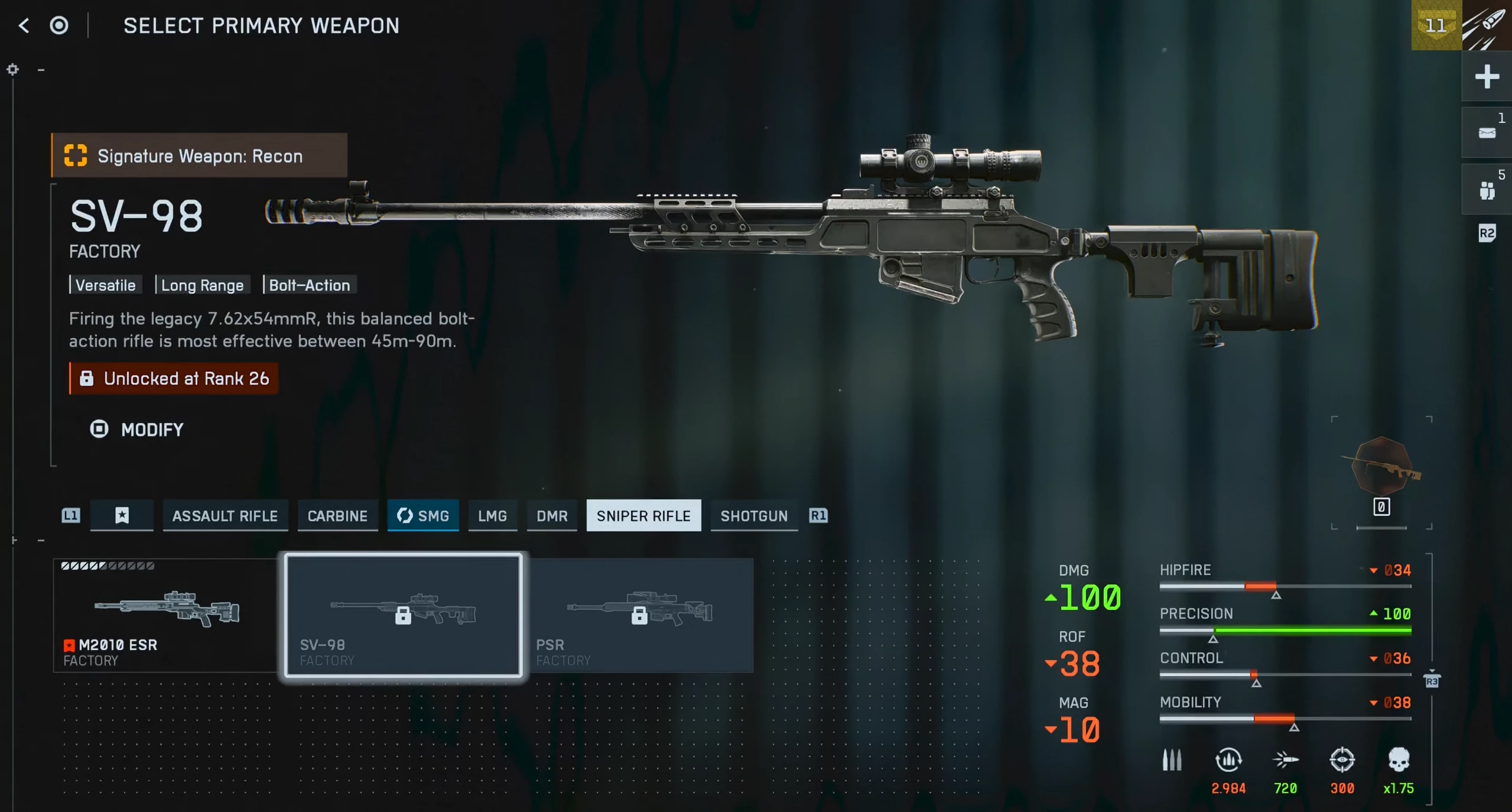Switch to the ASSAULT RIFLE tab
The width and height of the screenshot is (1512, 812).
pyautogui.click(x=225, y=516)
